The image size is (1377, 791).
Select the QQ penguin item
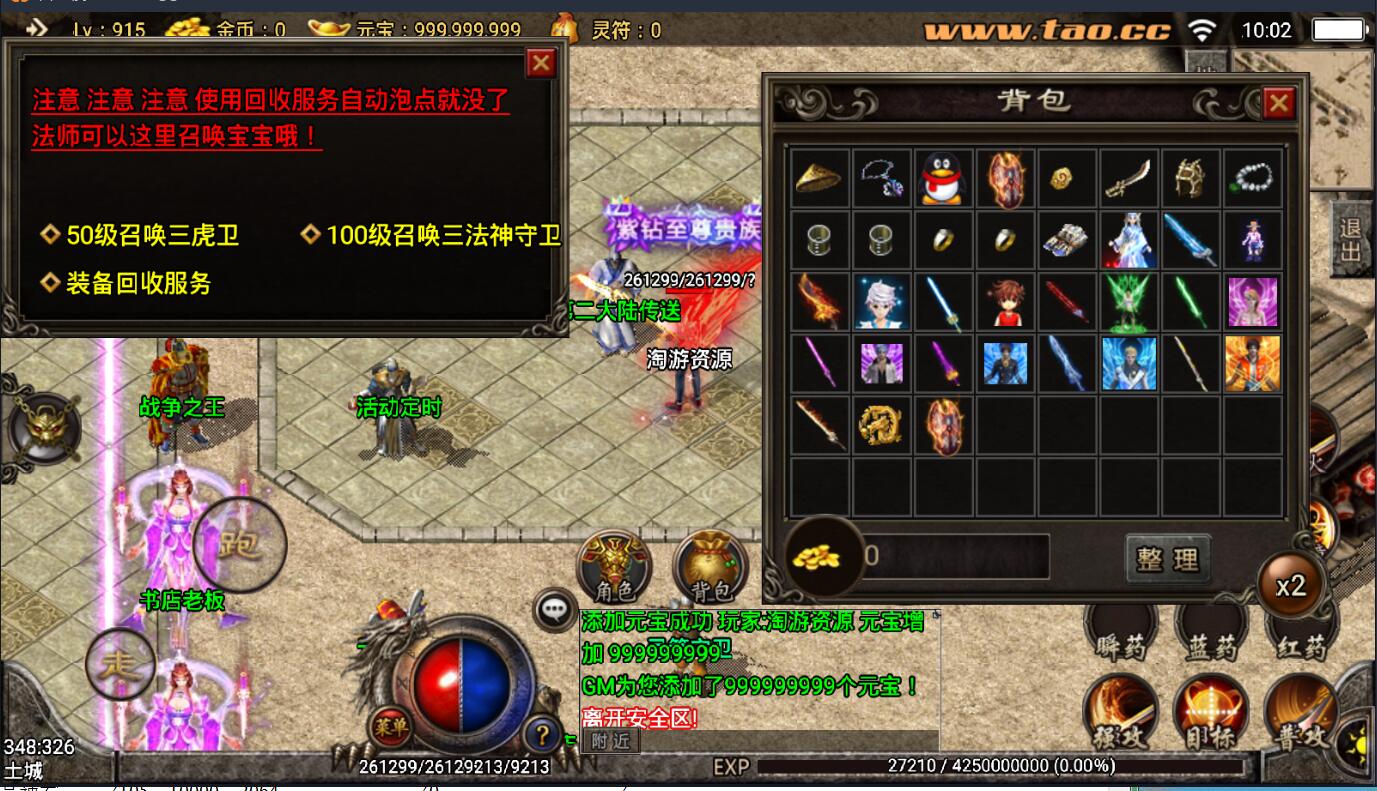tap(941, 178)
